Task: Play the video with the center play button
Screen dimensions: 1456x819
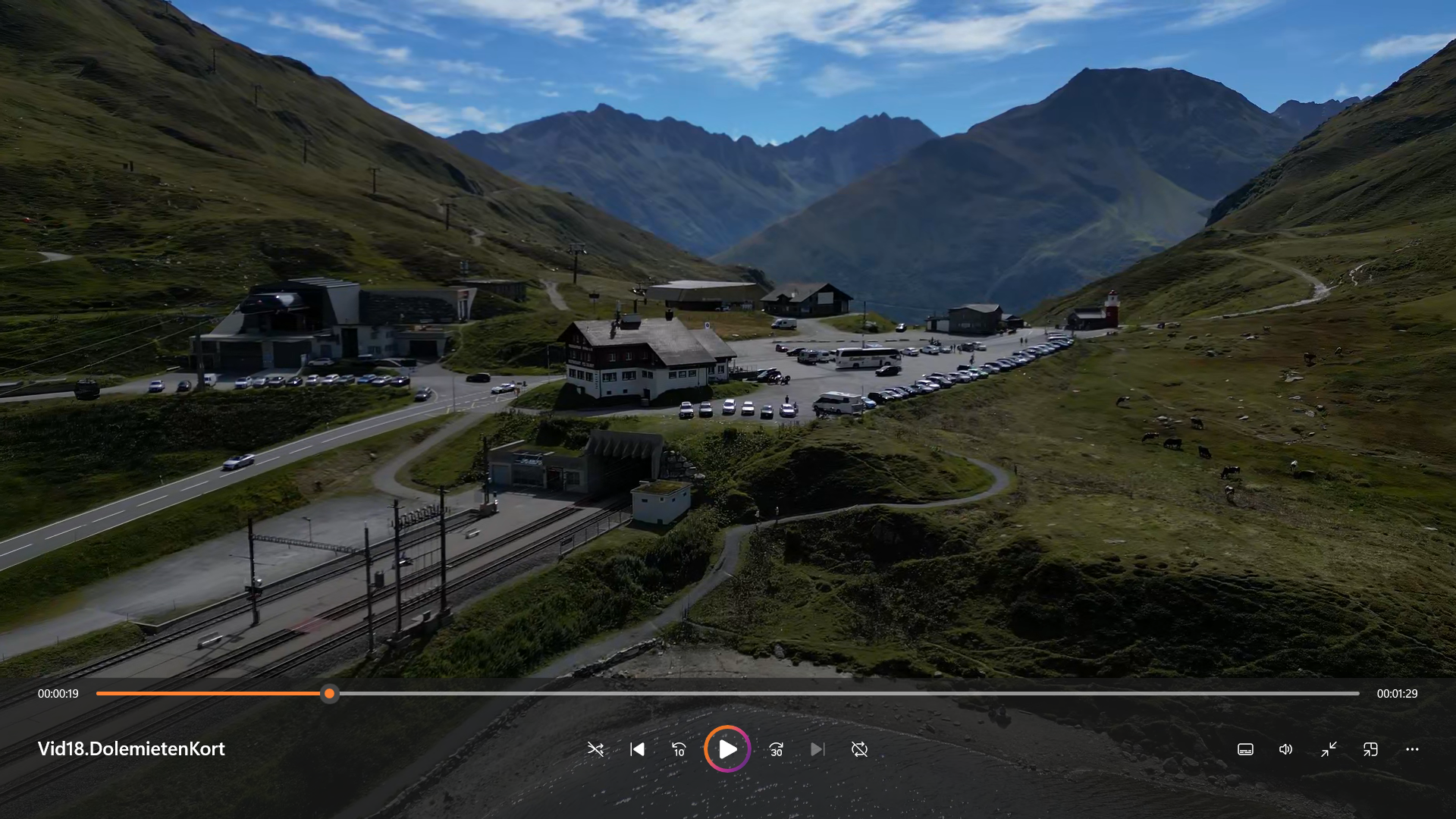Action: click(727, 749)
